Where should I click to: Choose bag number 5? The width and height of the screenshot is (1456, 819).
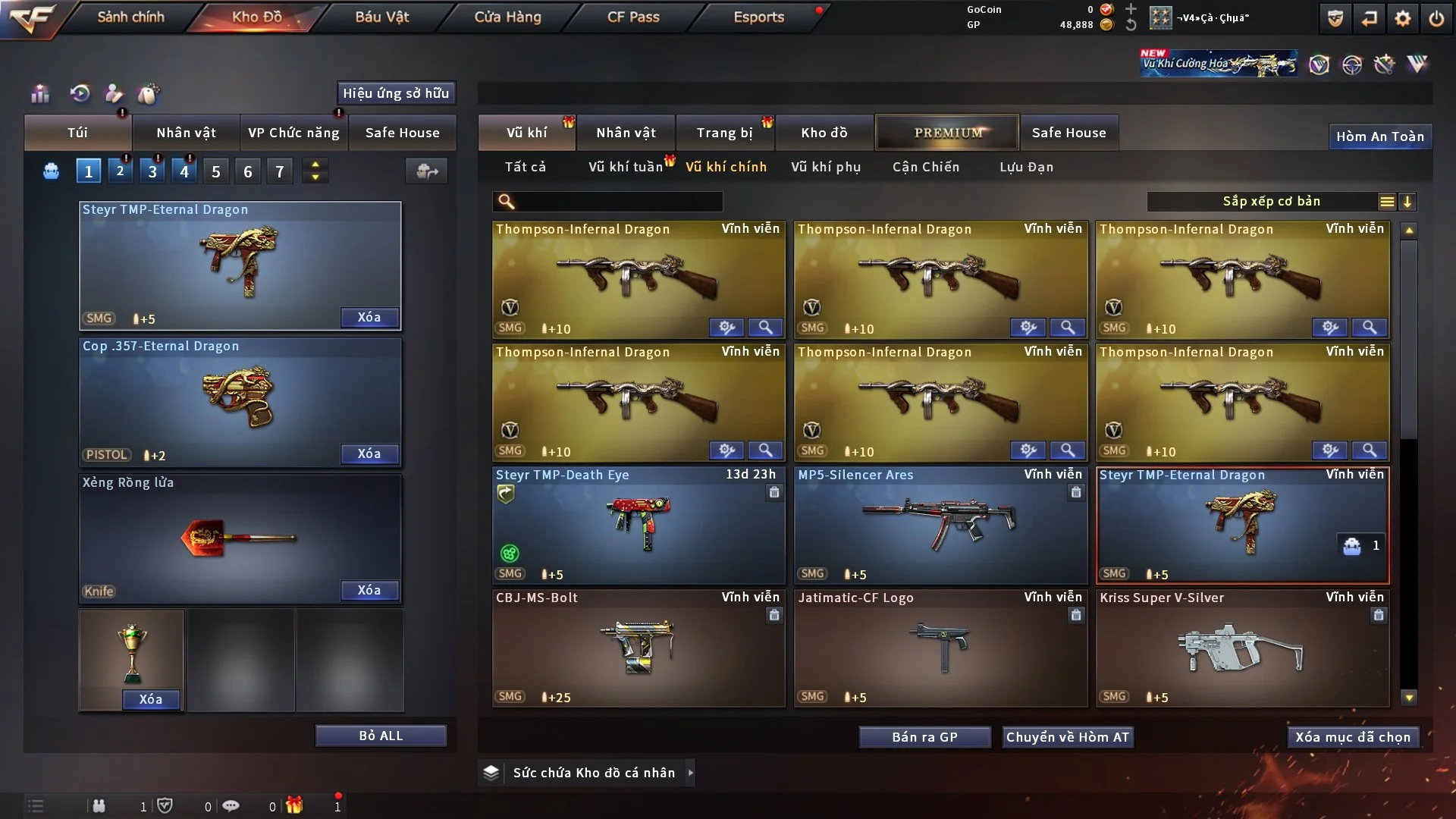pyautogui.click(x=216, y=171)
